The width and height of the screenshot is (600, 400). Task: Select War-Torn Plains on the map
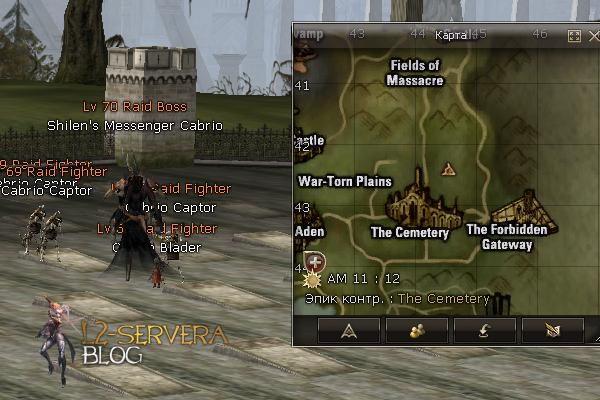(x=344, y=183)
